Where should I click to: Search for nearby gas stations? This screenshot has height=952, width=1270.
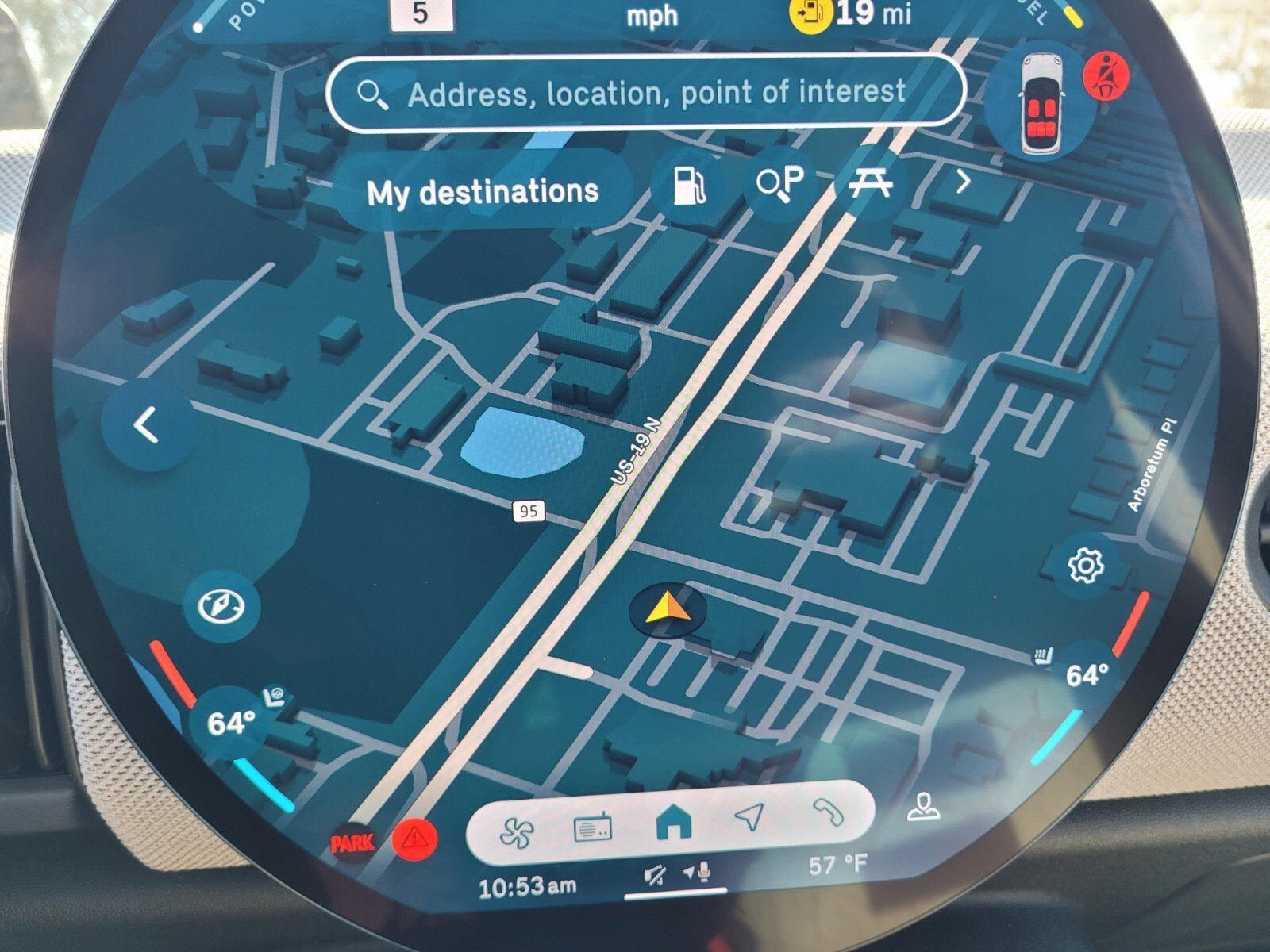click(x=688, y=187)
